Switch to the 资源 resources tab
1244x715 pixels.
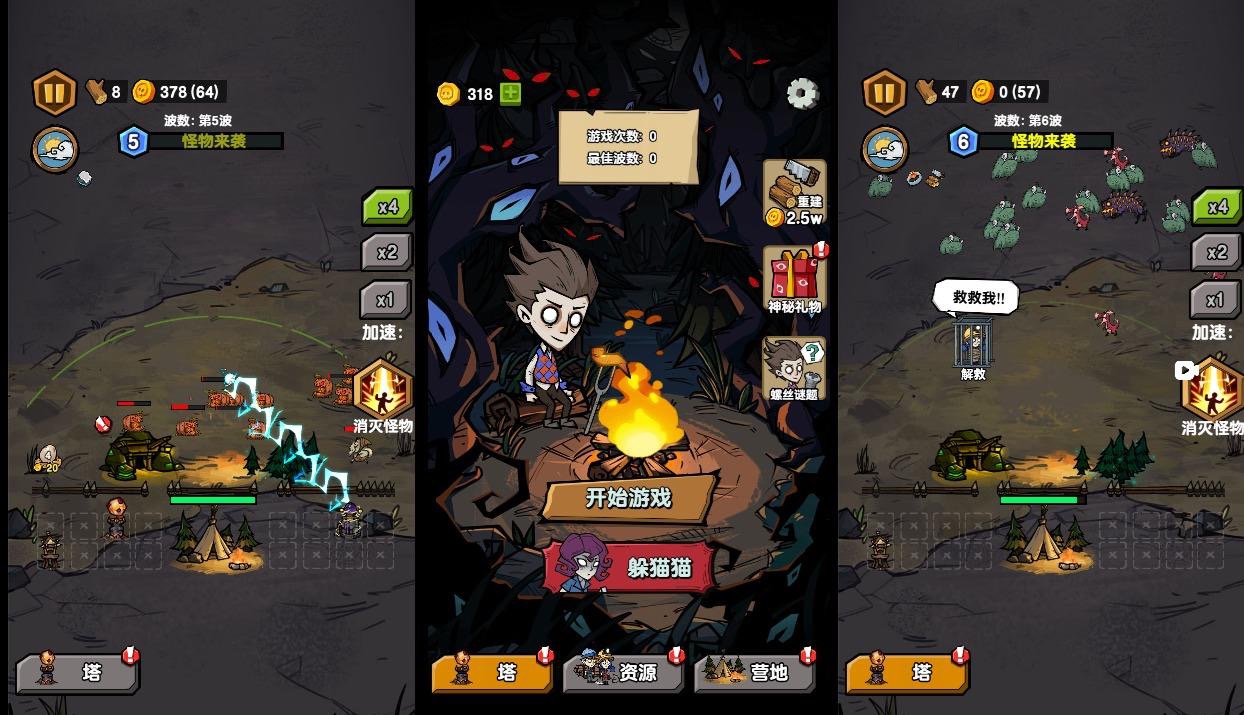coord(624,672)
